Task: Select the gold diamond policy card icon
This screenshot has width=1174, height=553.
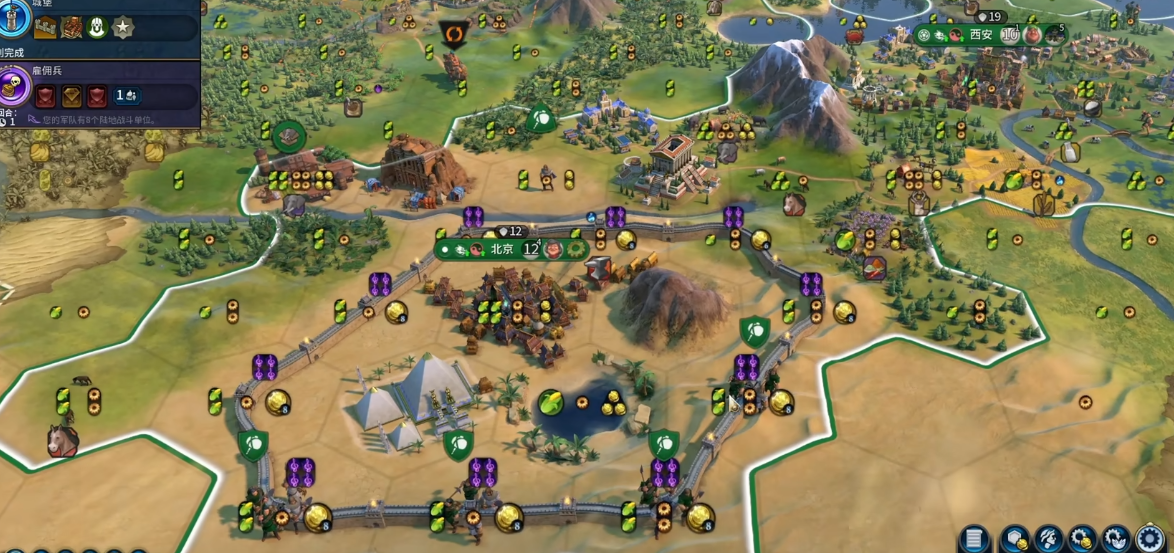Action: [x=73, y=96]
